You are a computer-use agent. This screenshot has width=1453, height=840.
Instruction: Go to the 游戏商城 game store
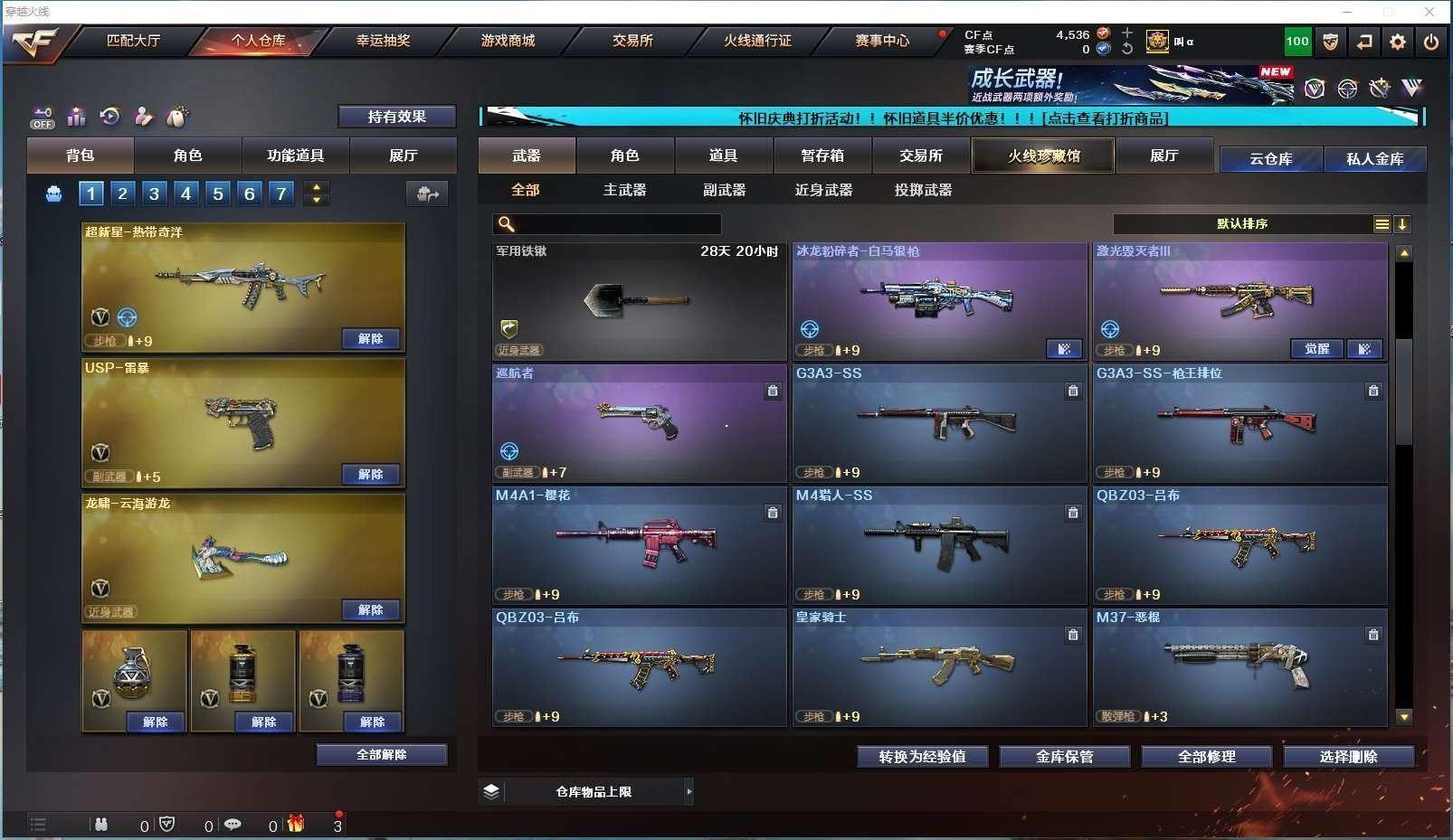(508, 41)
